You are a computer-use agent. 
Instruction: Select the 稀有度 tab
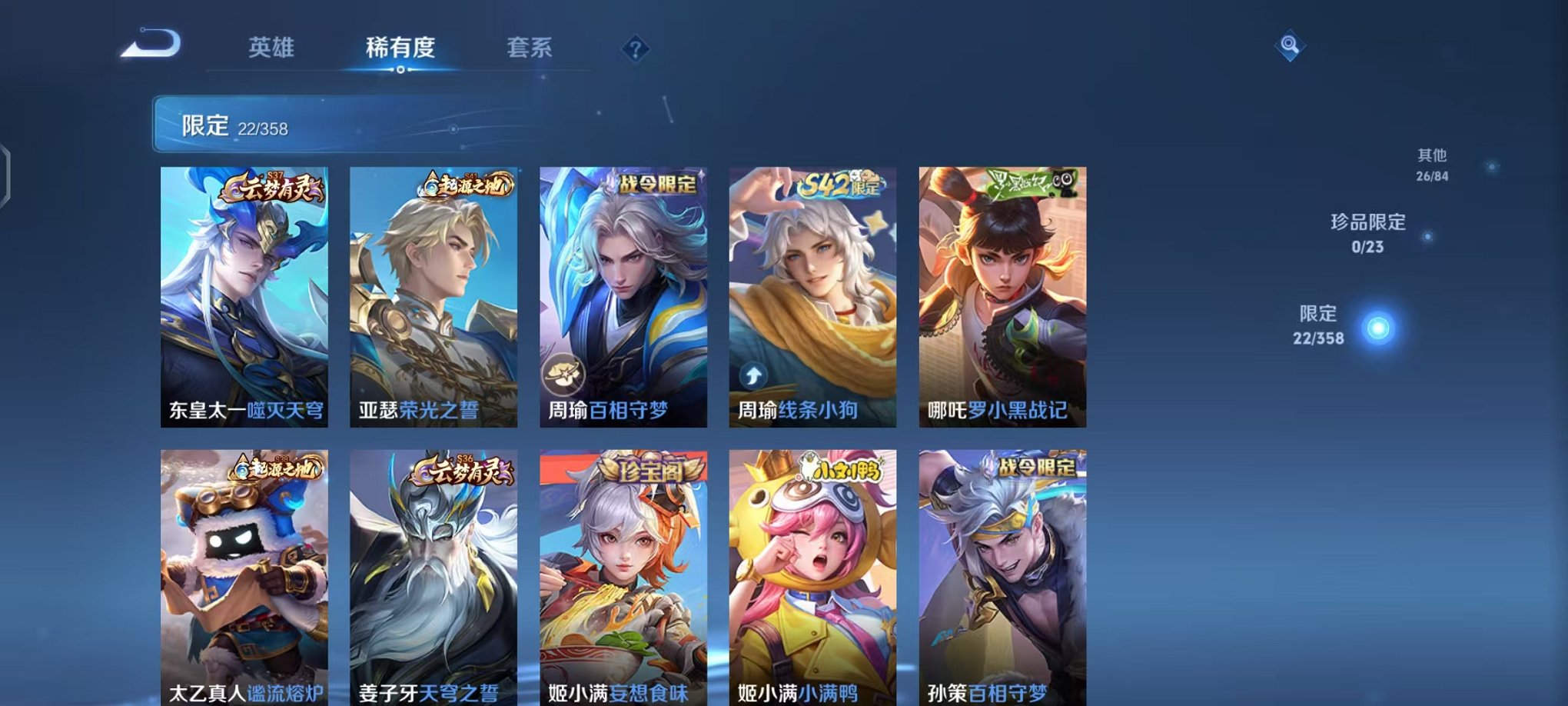pos(399,46)
